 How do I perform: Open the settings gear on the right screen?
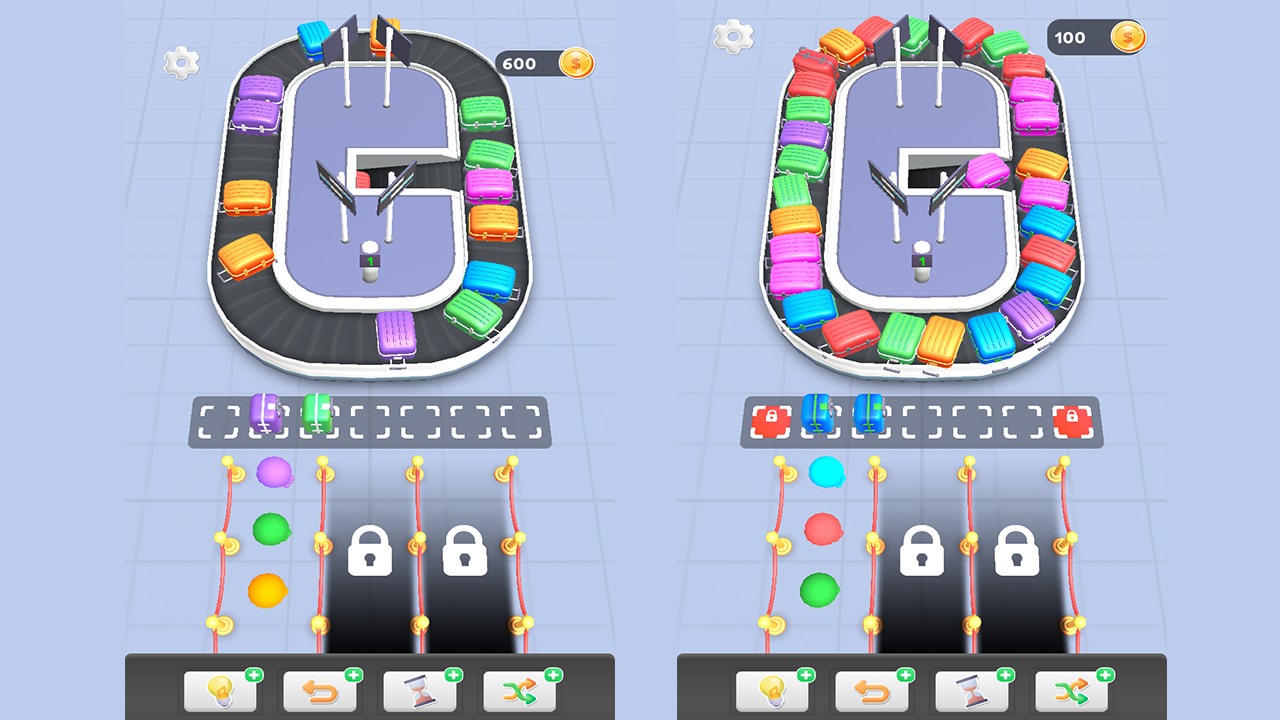pyautogui.click(x=733, y=36)
